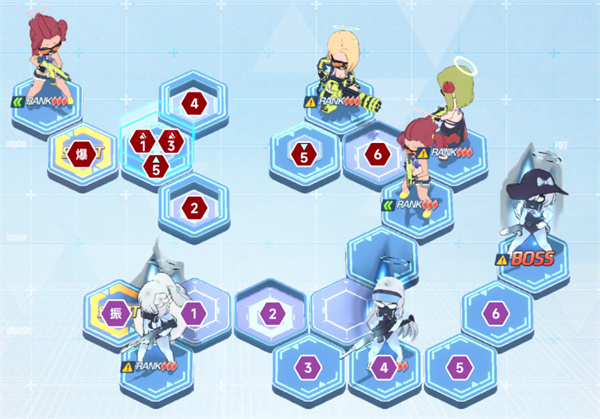Choose the red number 2 hex tile
Viewport: 600px width, 419px height.
pos(194,208)
